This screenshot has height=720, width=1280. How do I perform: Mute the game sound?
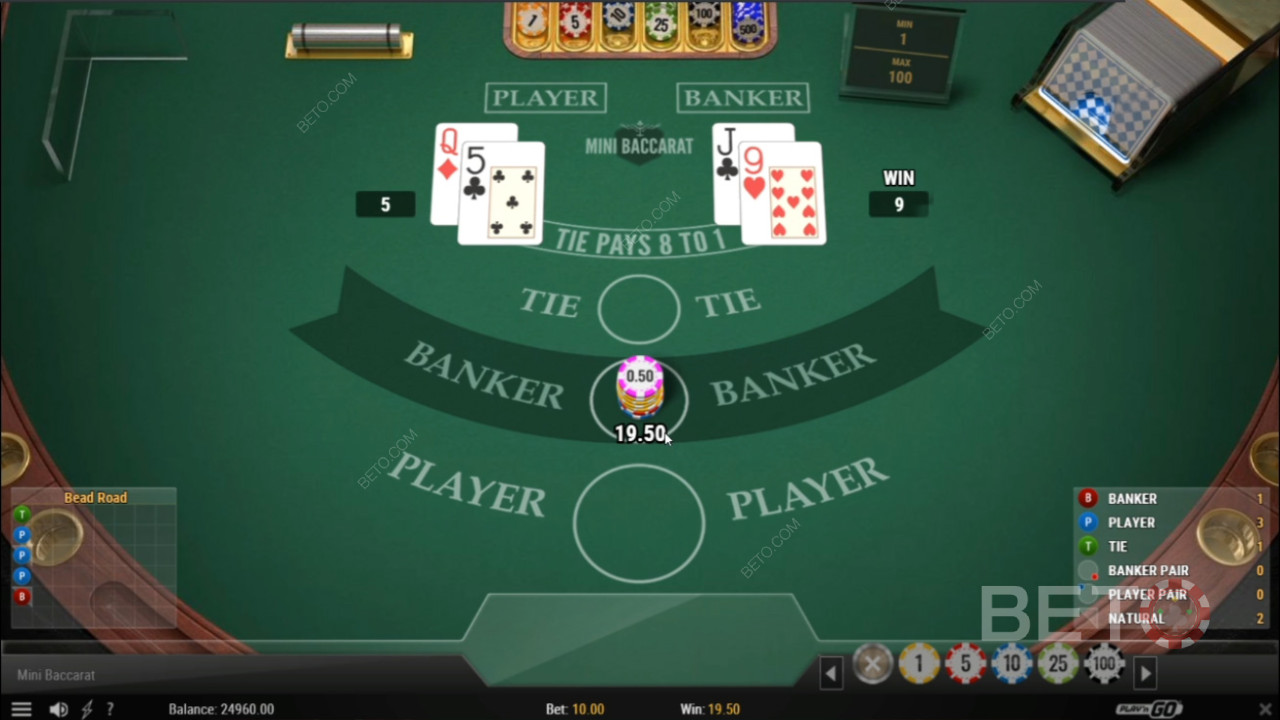point(57,708)
